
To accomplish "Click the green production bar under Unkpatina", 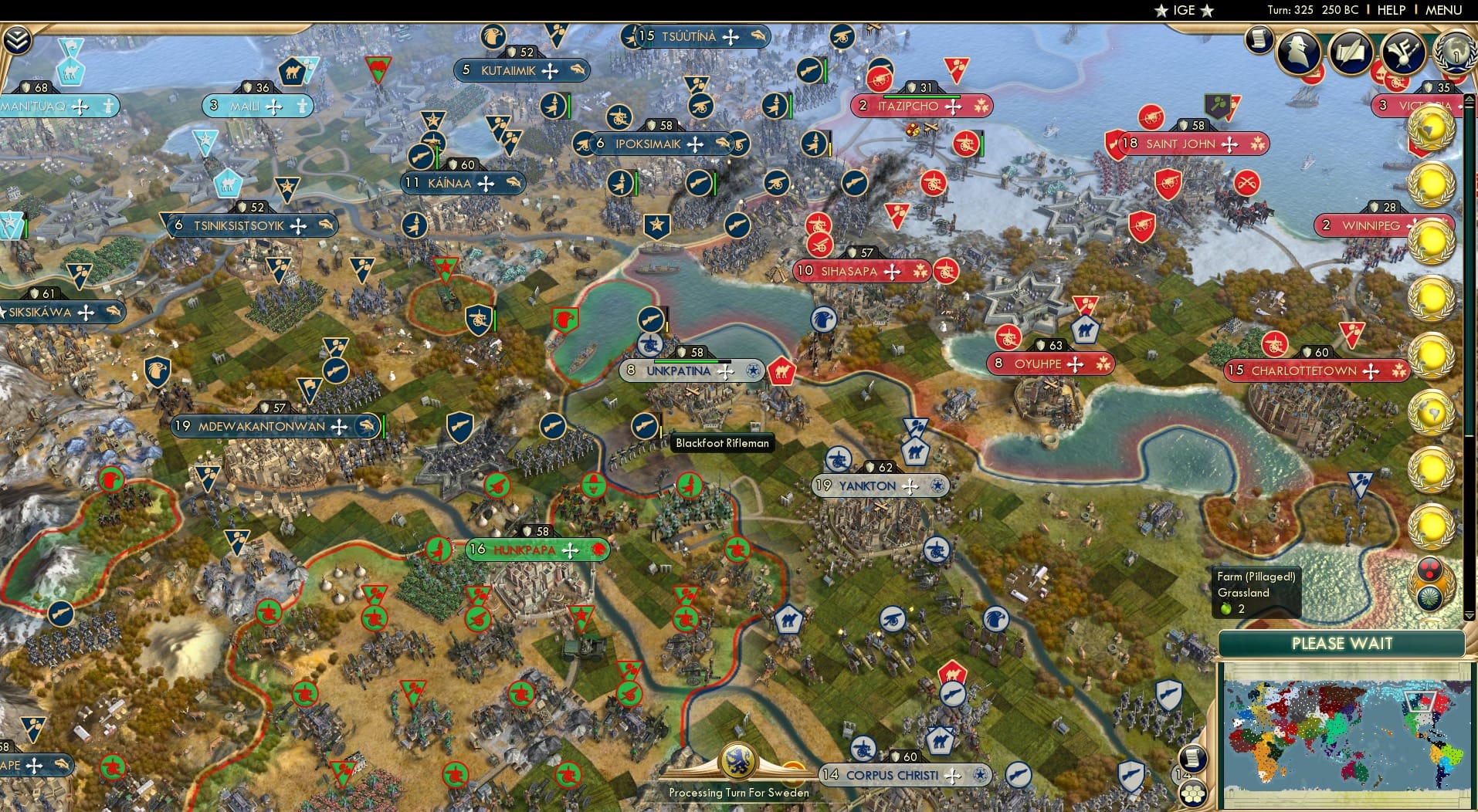I will point(687,360).
